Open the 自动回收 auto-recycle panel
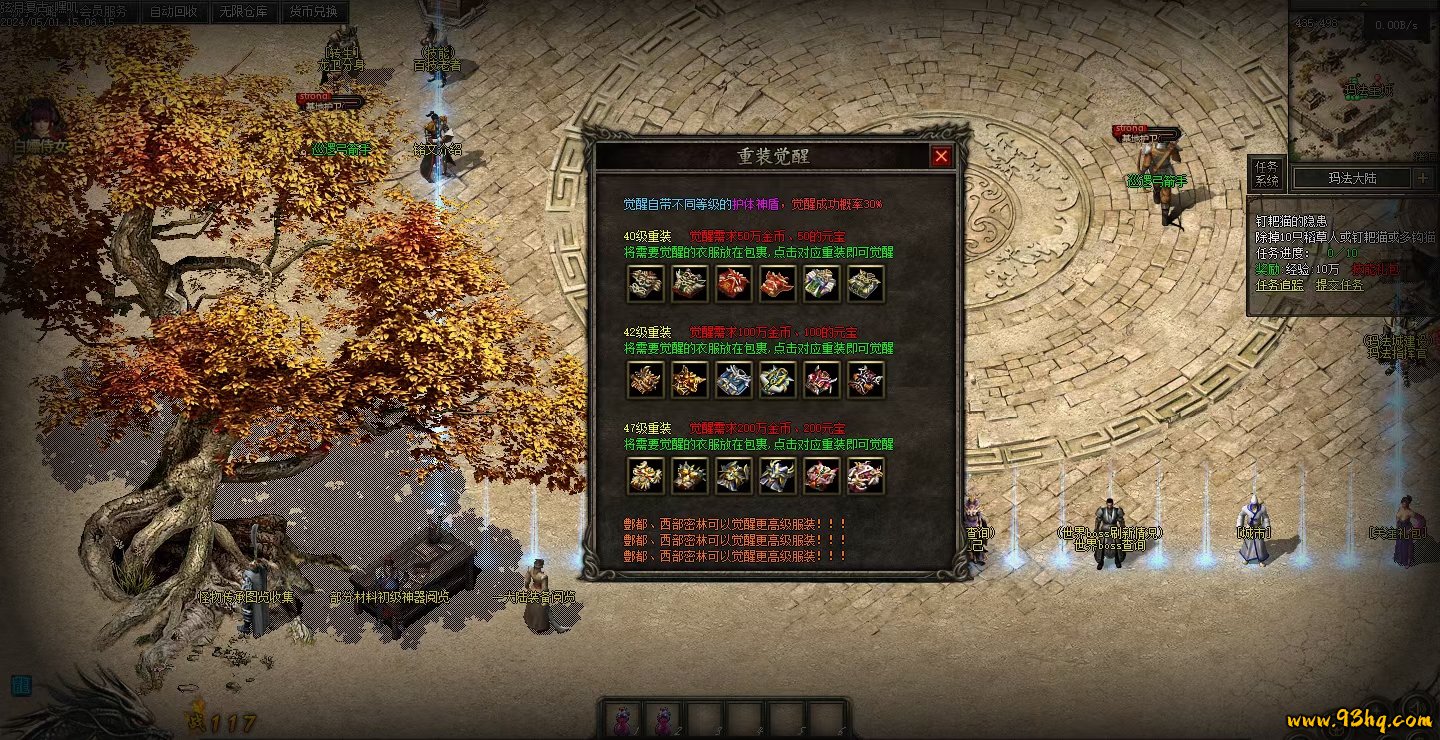The image size is (1440, 740). tap(173, 12)
